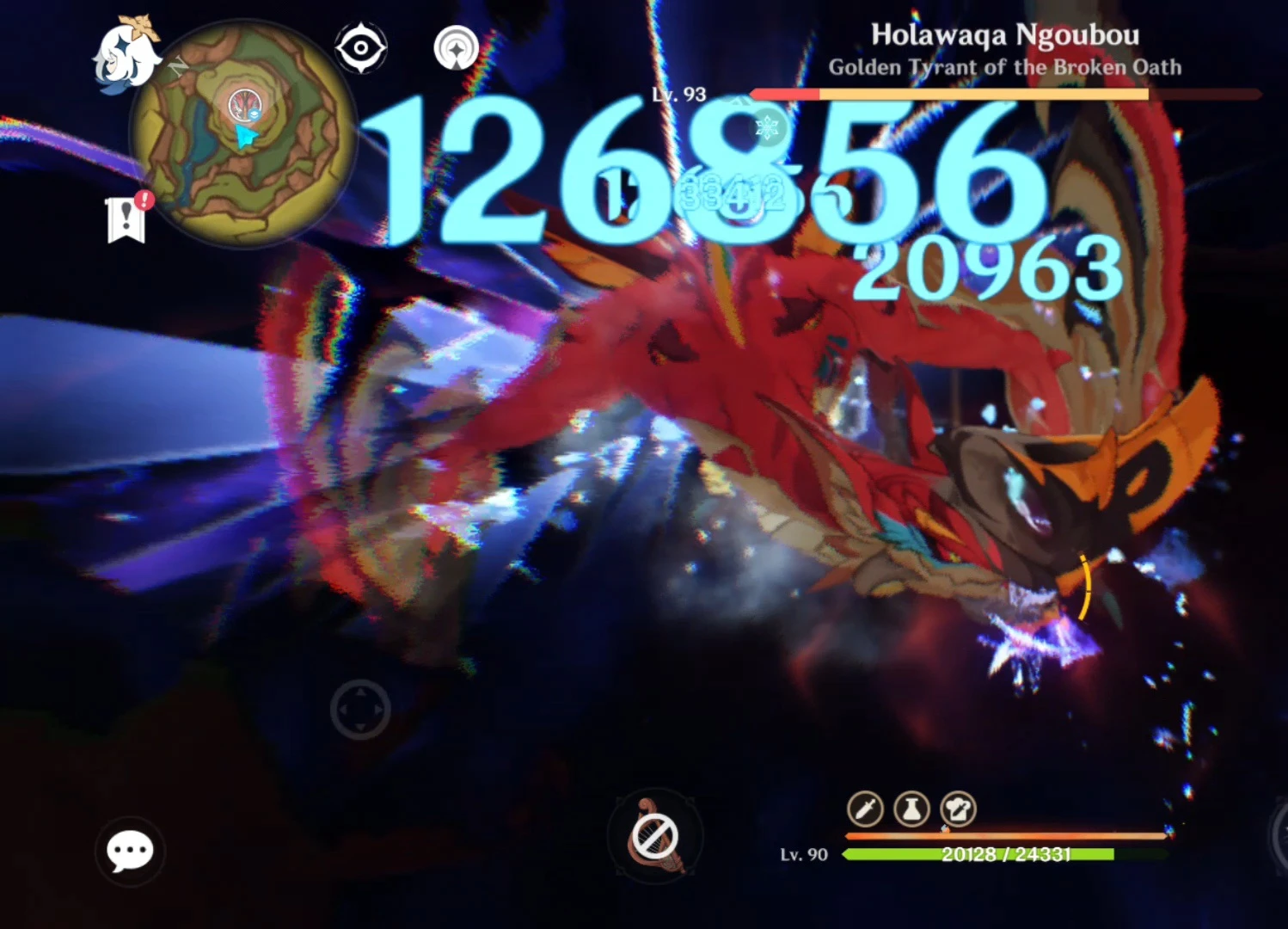1288x929 pixels.
Task: Use the potion flask quick-use icon
Action: pos(914,809)
